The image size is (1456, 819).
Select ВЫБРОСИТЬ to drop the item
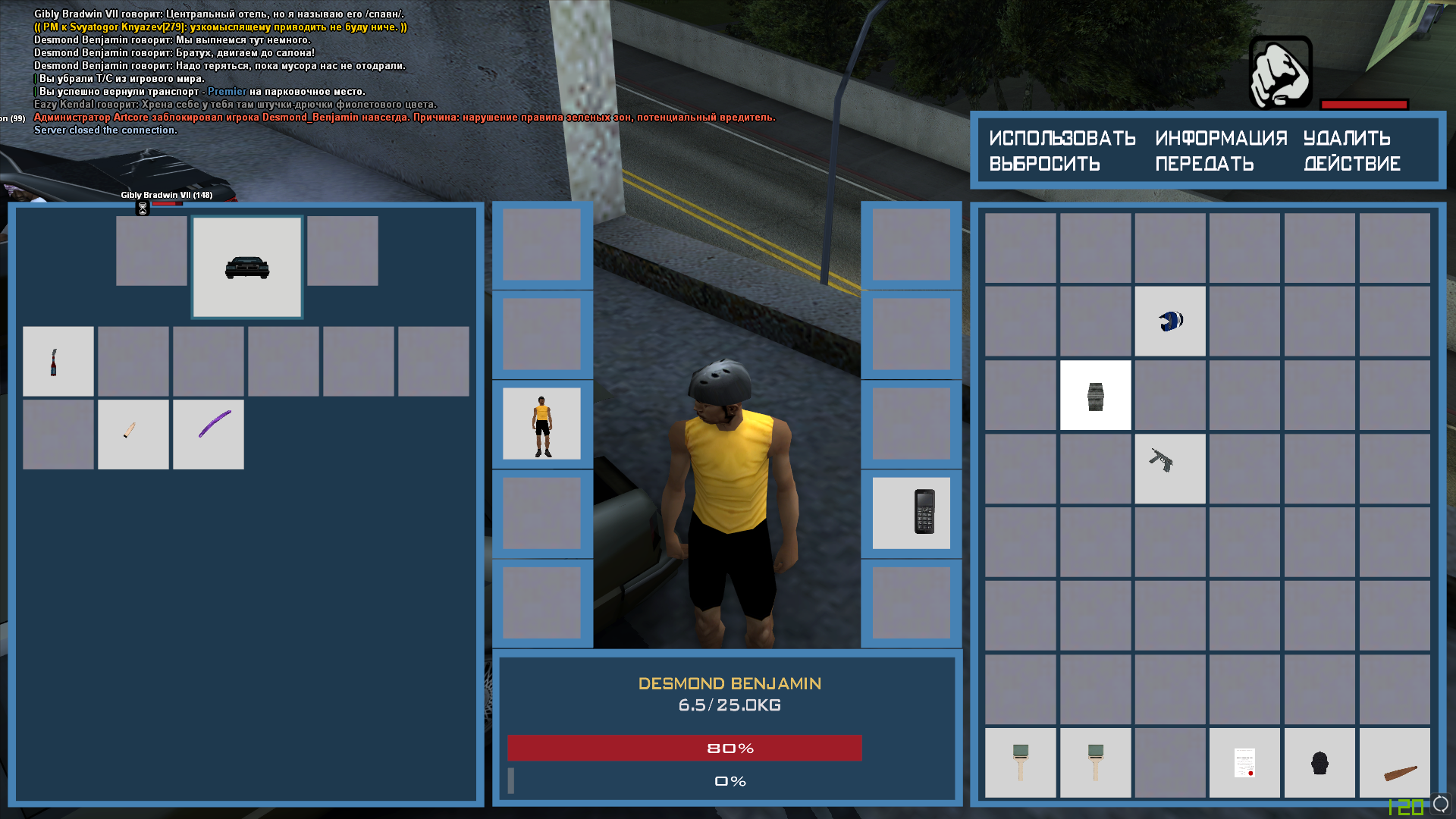click(x=1044, y=164)
